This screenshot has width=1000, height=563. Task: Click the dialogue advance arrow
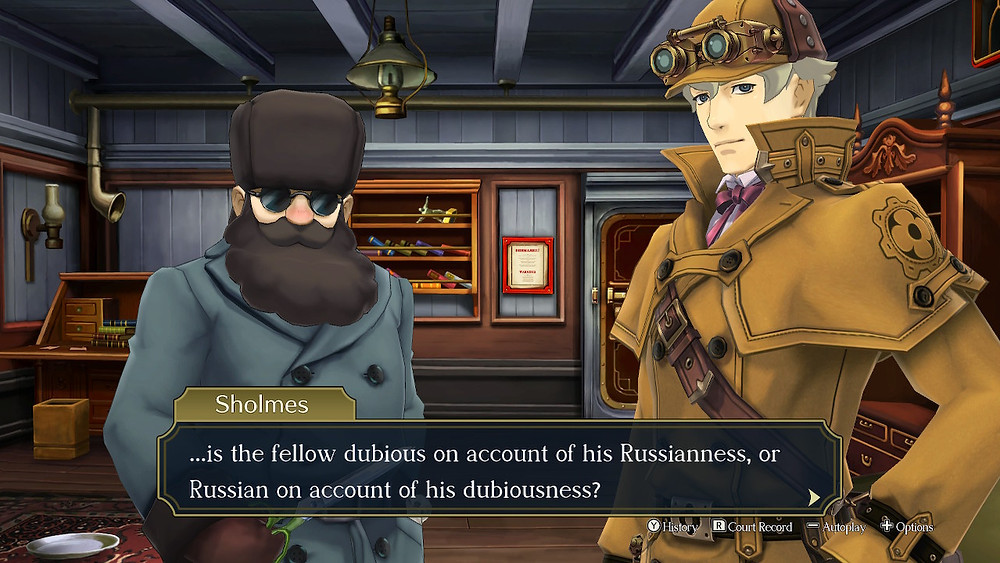814,495
